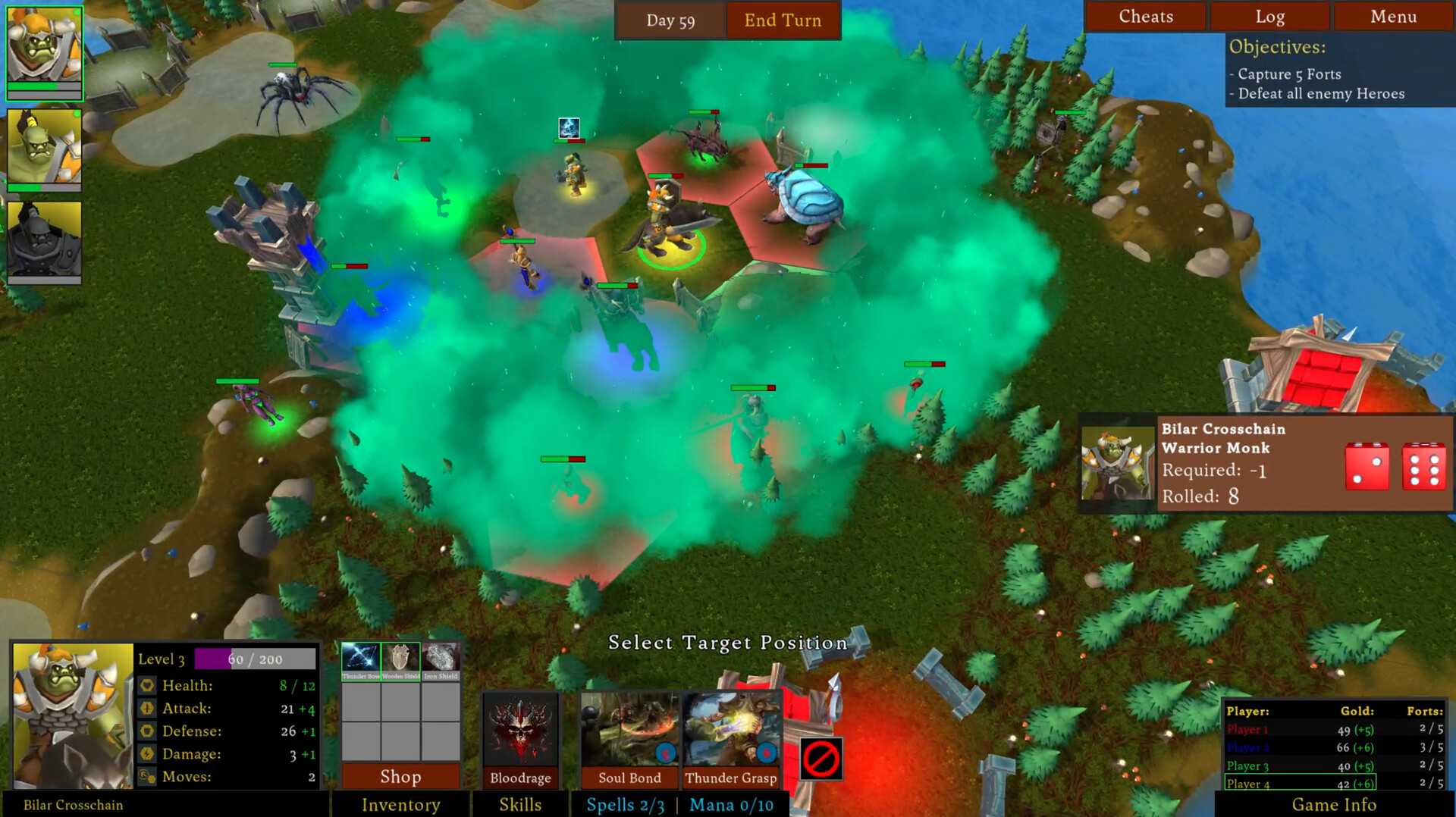Click the Level 3 experience bar
1456x817 pixels.
pyautogui.click(x=254, y=659)
